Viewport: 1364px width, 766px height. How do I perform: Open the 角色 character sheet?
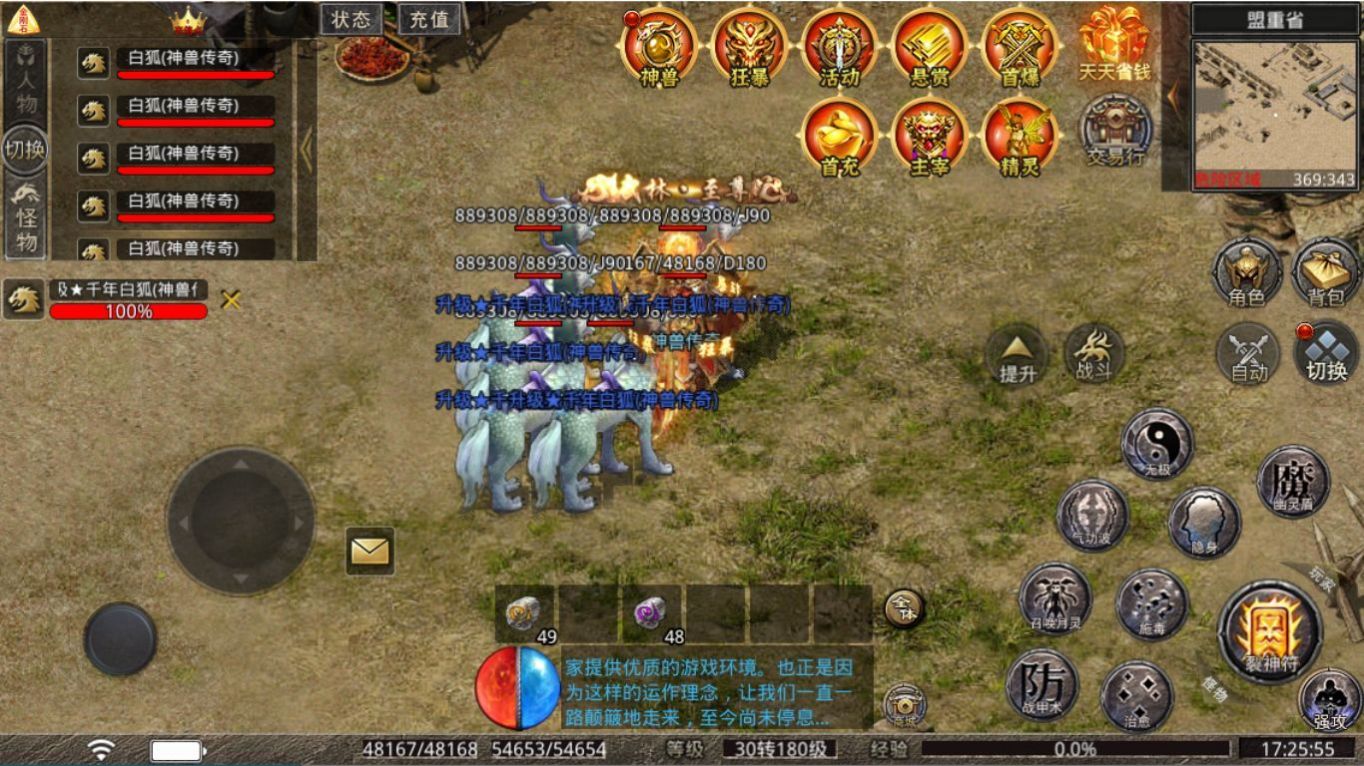1247,272
